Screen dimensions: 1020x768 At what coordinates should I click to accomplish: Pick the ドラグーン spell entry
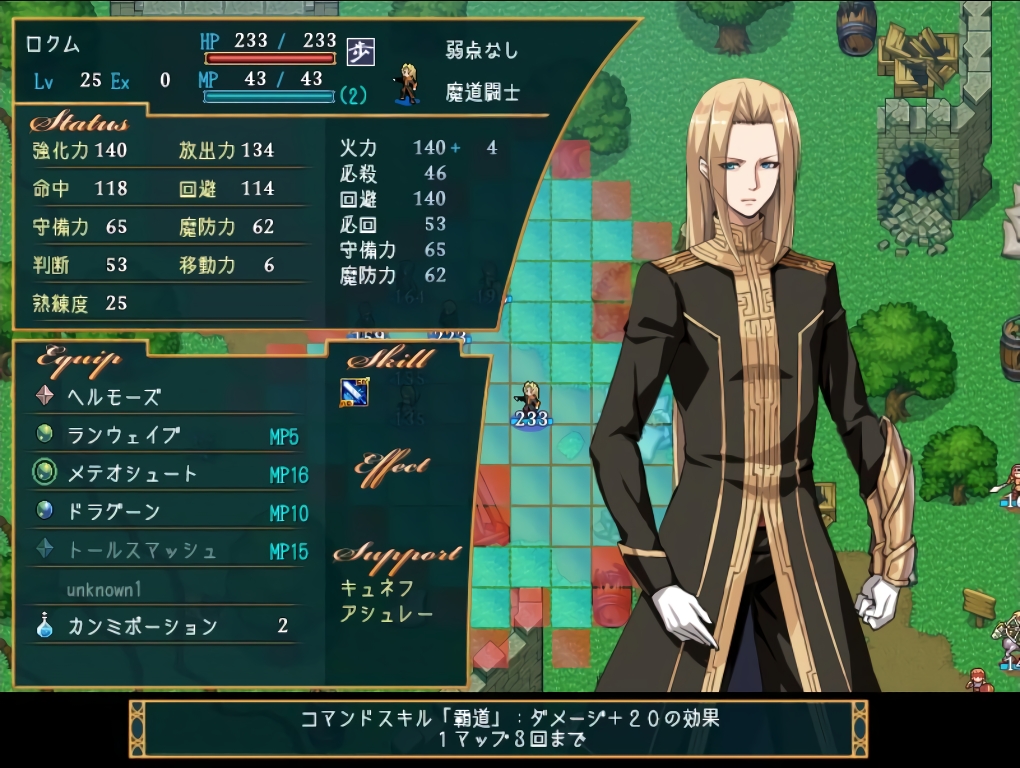113,512
